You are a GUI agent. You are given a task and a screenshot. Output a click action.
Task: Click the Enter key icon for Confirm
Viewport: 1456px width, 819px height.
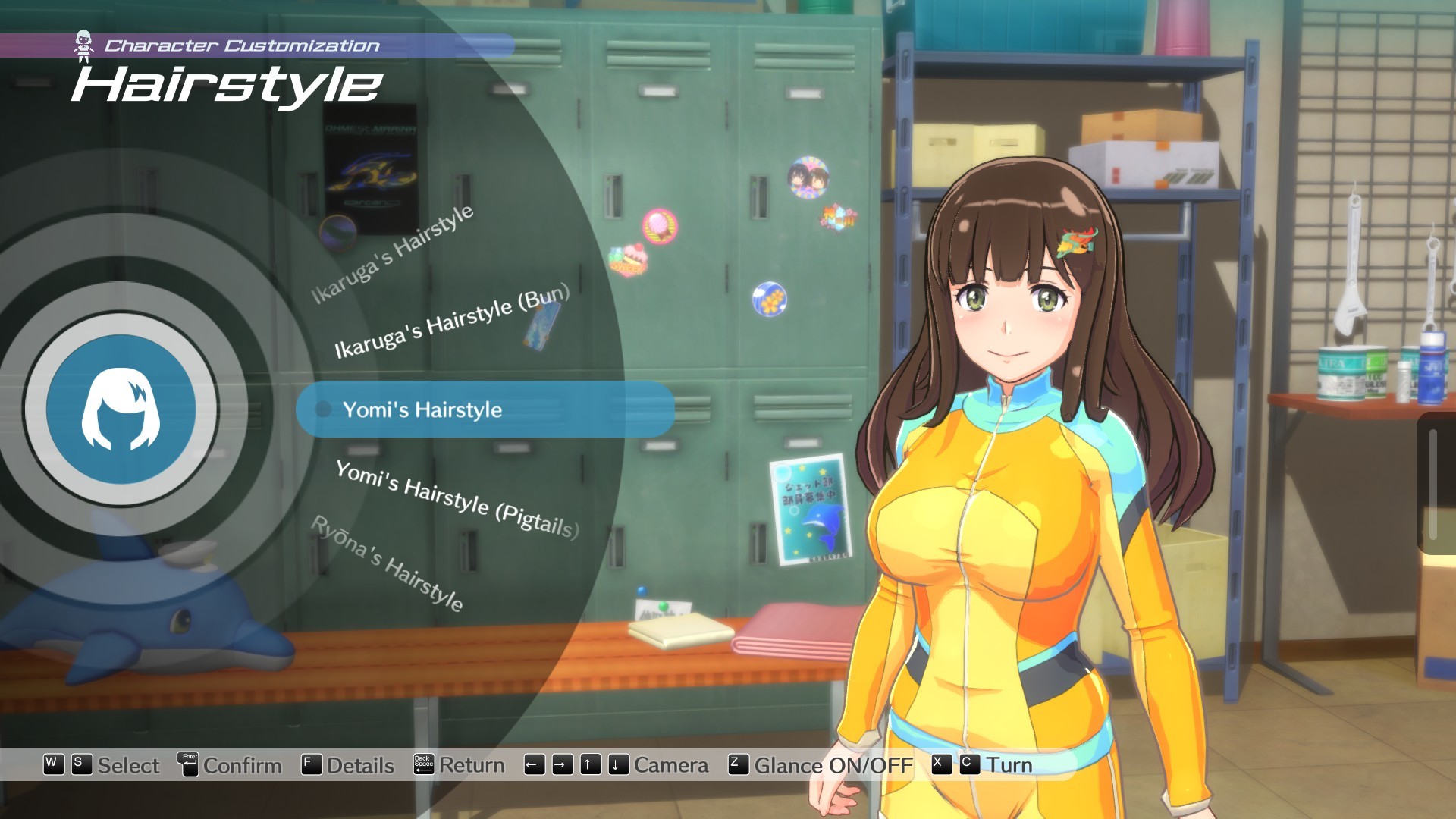click(x=190, y=765)
